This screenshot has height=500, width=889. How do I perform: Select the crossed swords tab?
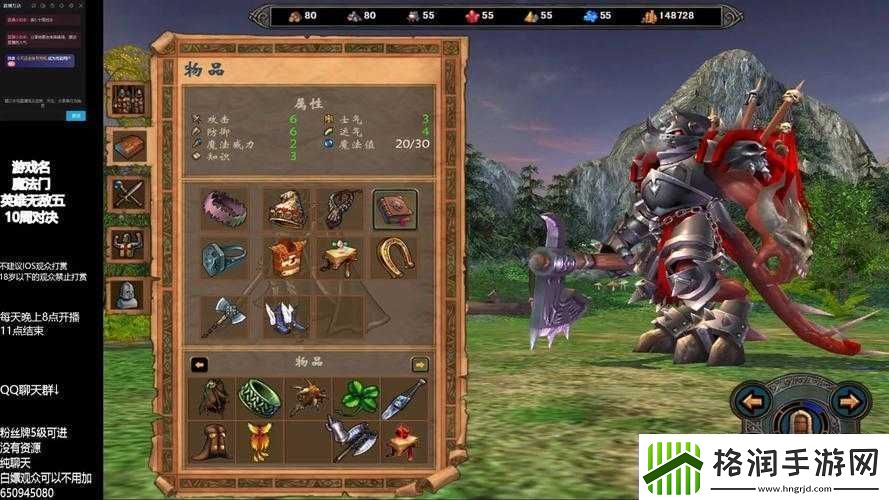(x=129, y=194)
